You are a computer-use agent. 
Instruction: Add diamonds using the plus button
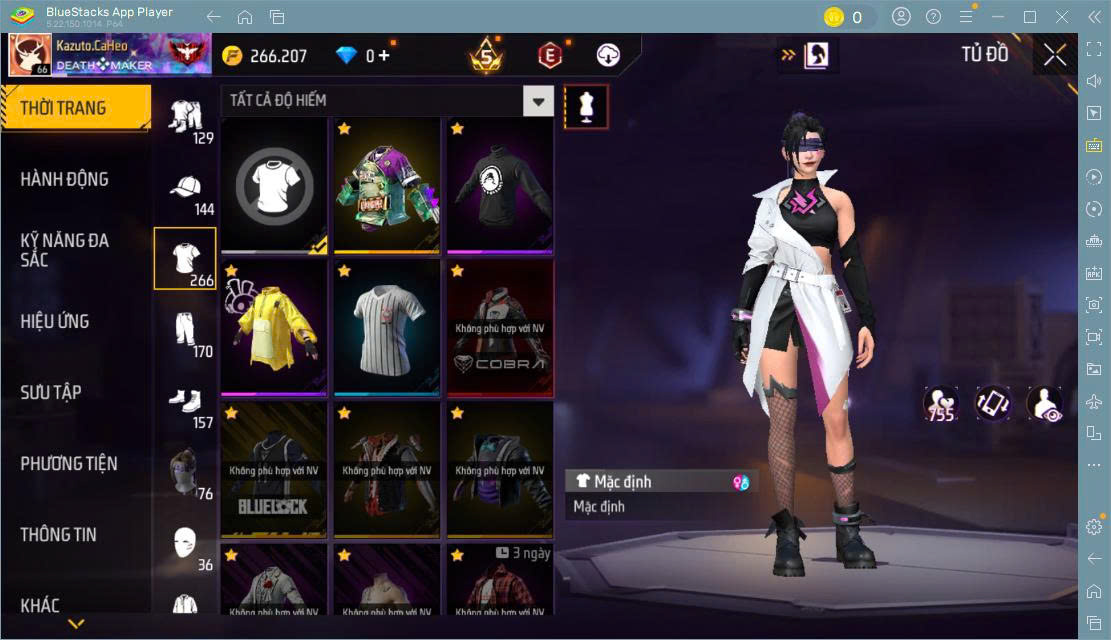[x=385, y=56]
